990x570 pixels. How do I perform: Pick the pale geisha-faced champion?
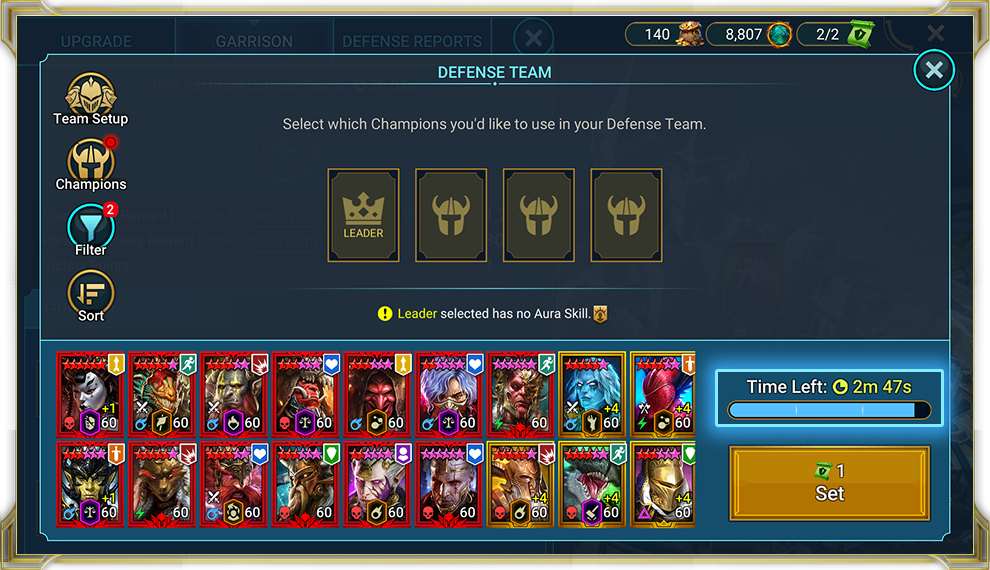click(x=91, y=393)
